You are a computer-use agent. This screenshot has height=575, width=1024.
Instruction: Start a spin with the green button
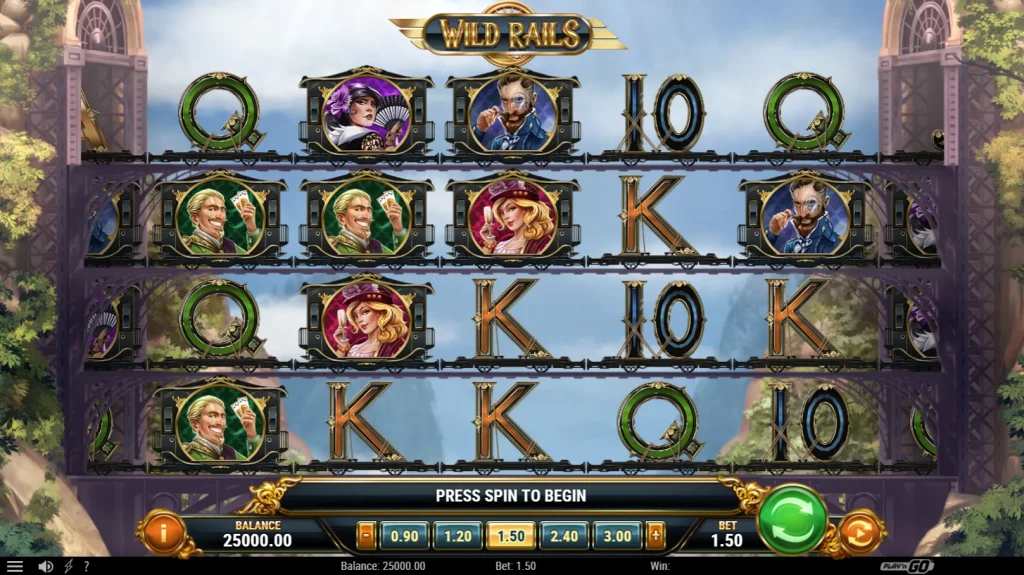792,519
